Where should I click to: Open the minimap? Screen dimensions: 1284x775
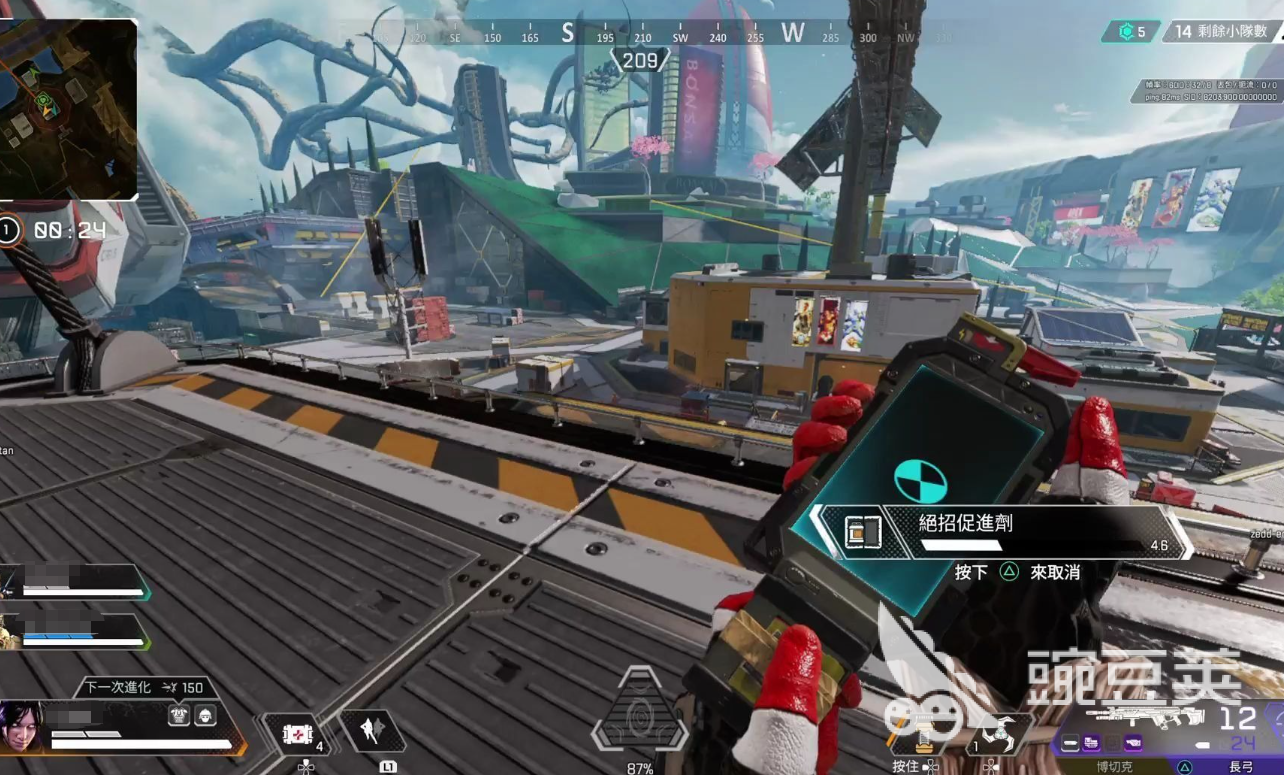[68, 108]
